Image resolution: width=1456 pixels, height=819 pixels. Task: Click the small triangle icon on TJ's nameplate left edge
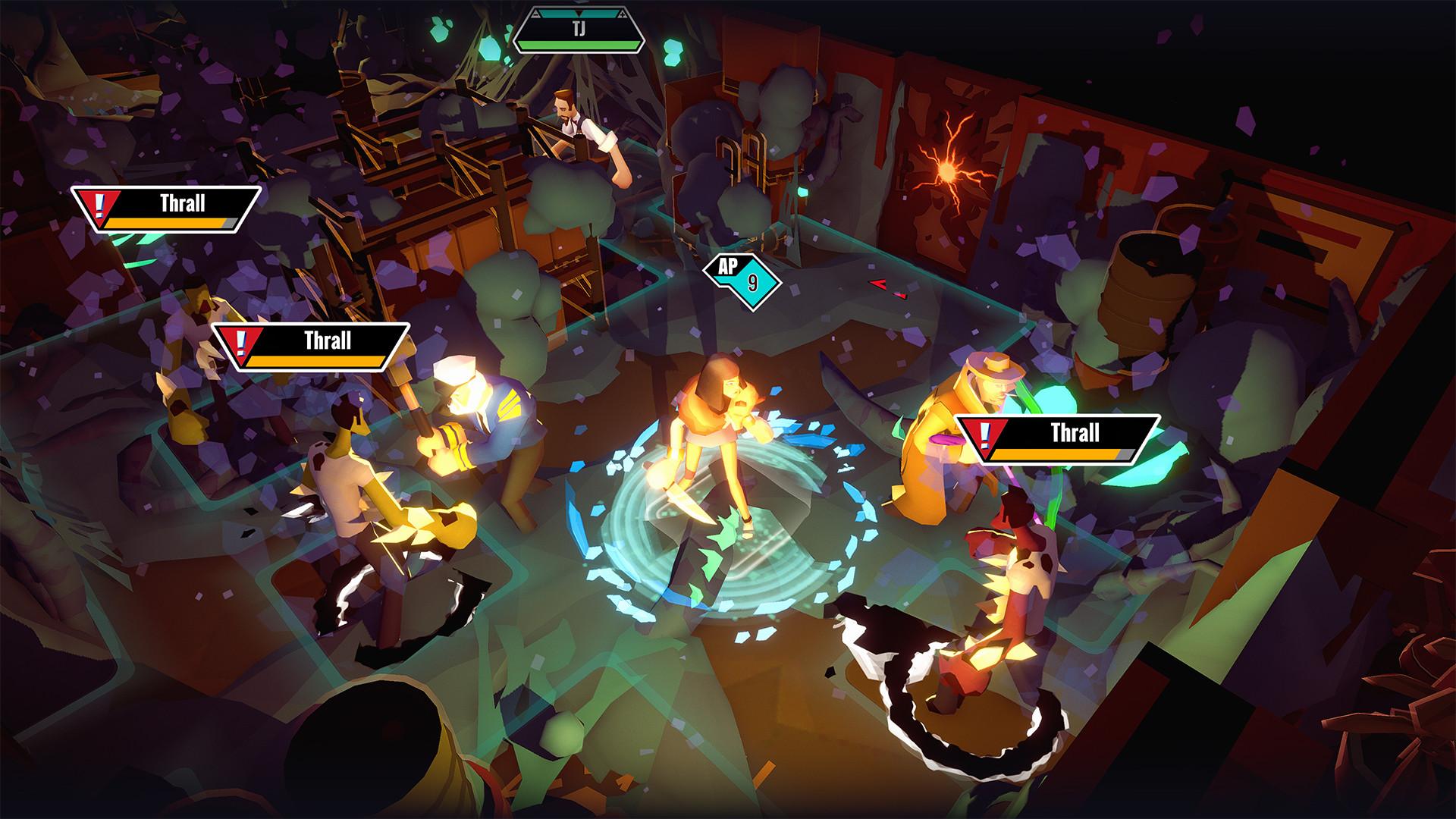pyautogui.click(x=536, y=13)
